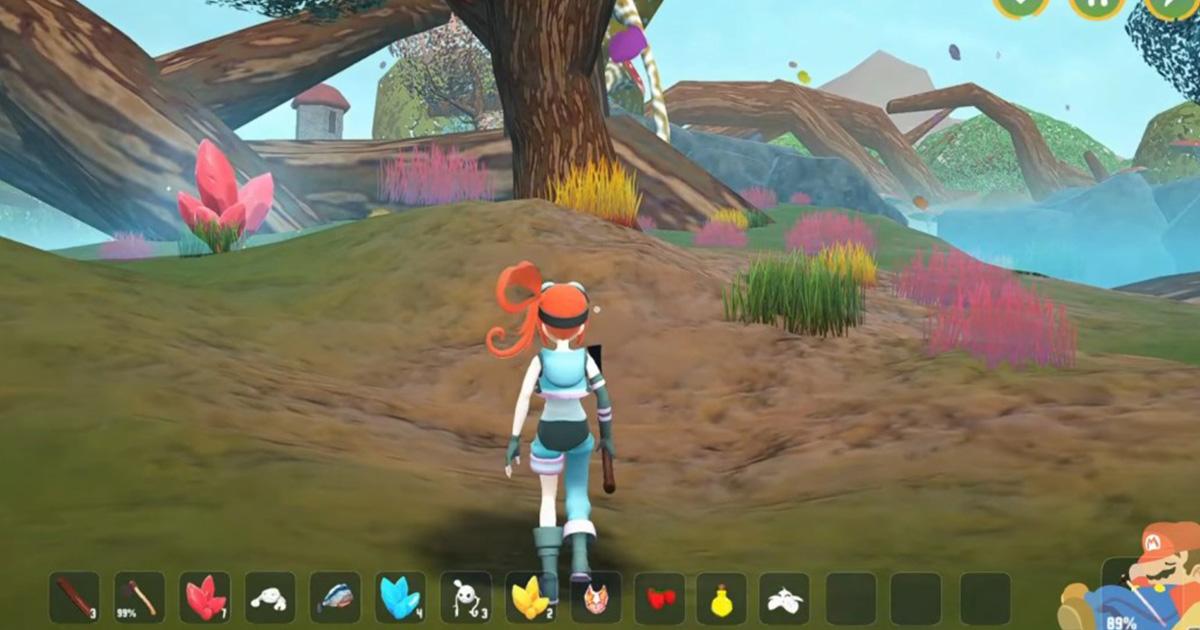Image resolution: width=1200 pixels, height=630 pixels.
Task: Select the white skull item slot
Action: pyautogui.click(x=466, y=598)
